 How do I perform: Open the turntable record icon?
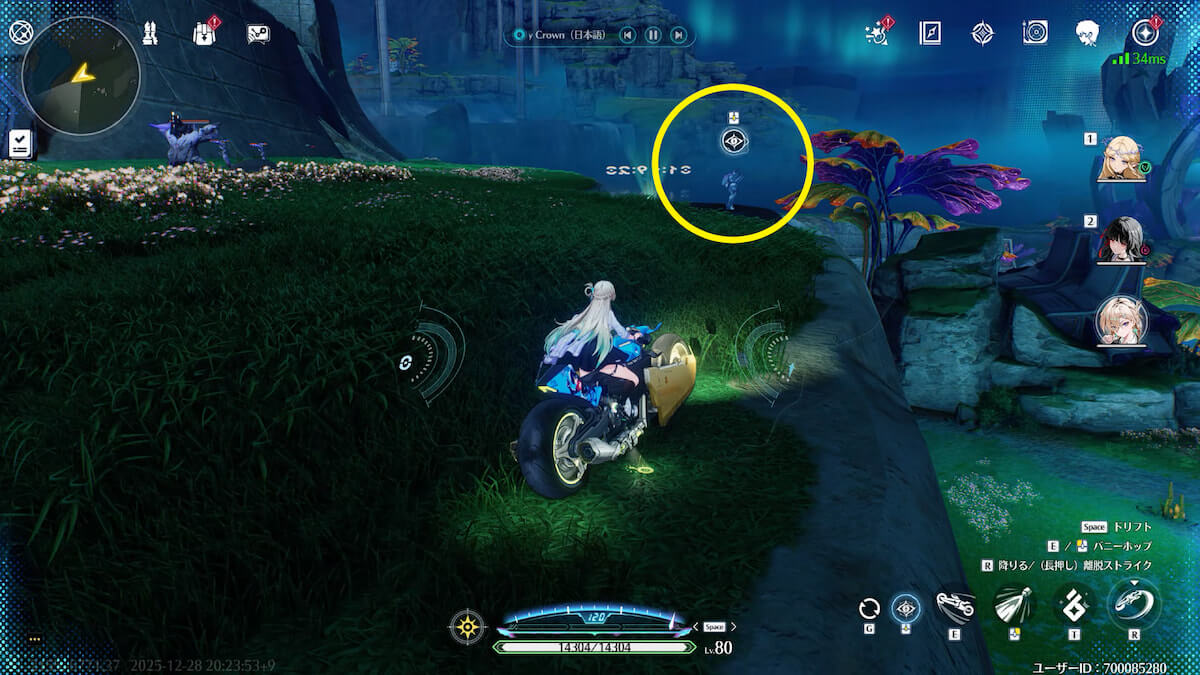[x=1035, y=33]
